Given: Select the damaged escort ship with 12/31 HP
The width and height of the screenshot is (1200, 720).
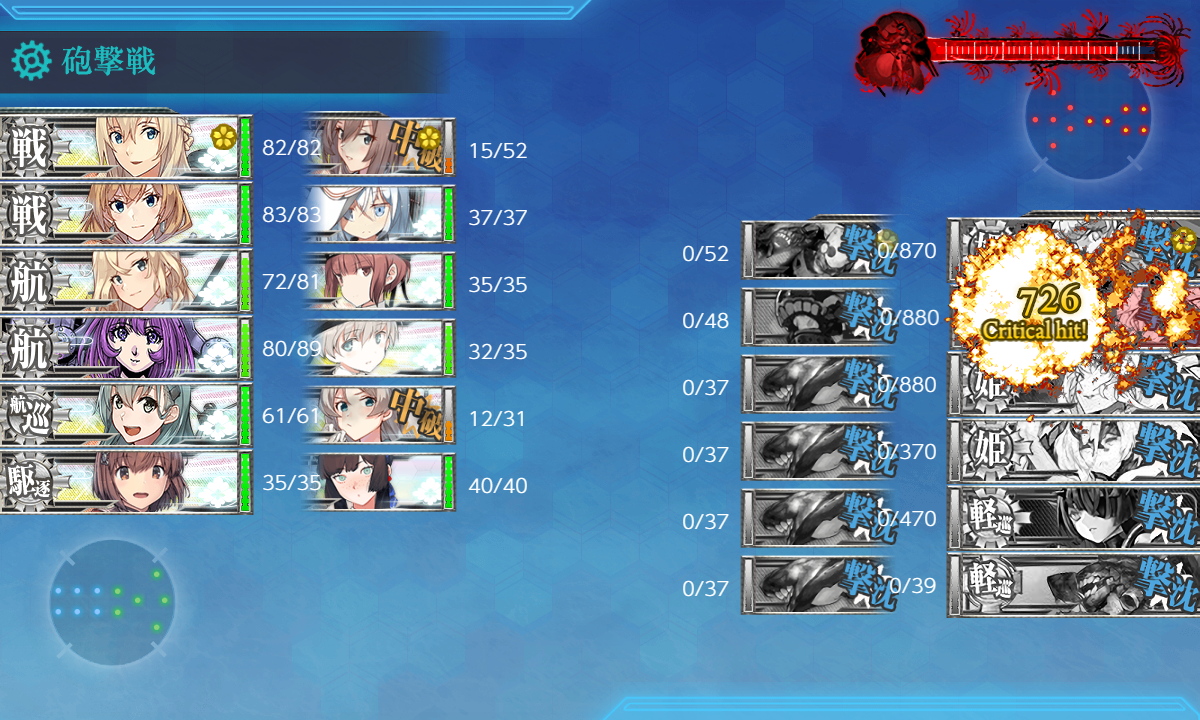Looking at the screenshot, I should click(x=380, y=416).
